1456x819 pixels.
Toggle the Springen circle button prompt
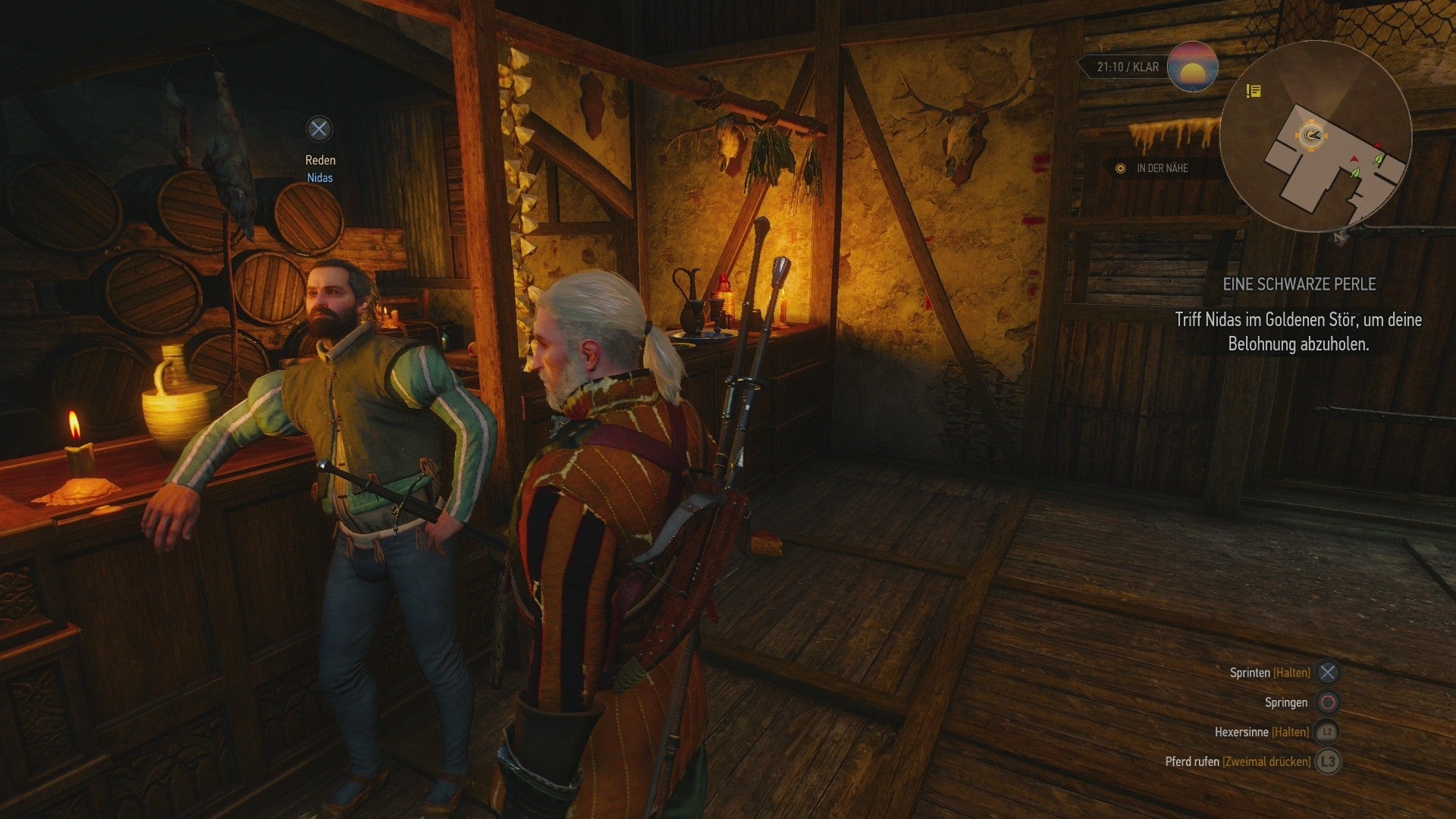click(1328, 703)
